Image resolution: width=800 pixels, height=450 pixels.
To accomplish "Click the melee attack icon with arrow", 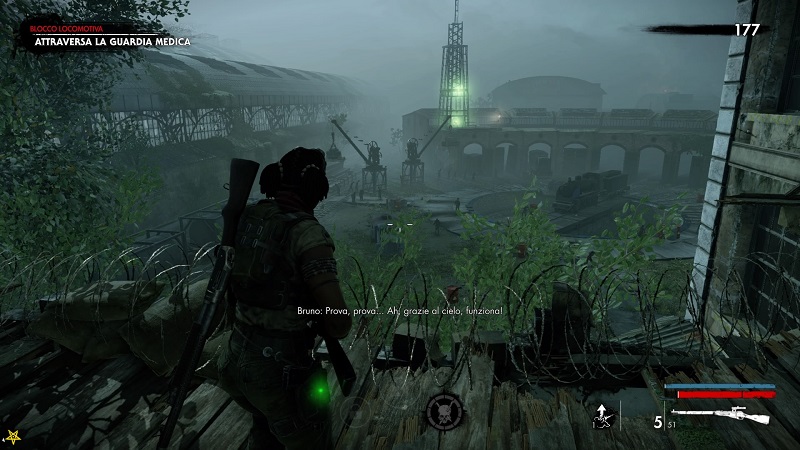I will (601, 417).
